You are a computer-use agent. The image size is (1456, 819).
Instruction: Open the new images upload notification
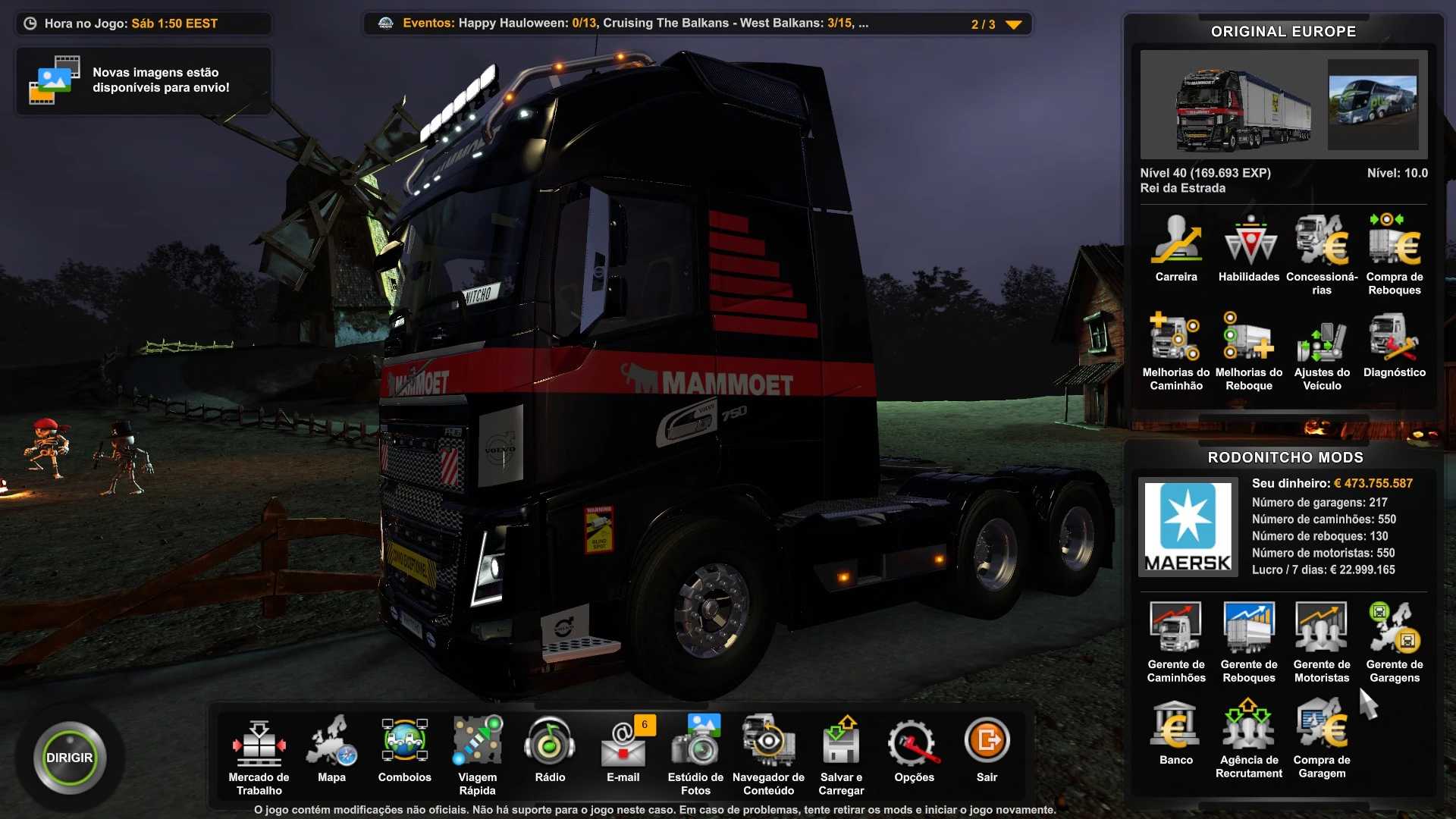tap(143, 80)
